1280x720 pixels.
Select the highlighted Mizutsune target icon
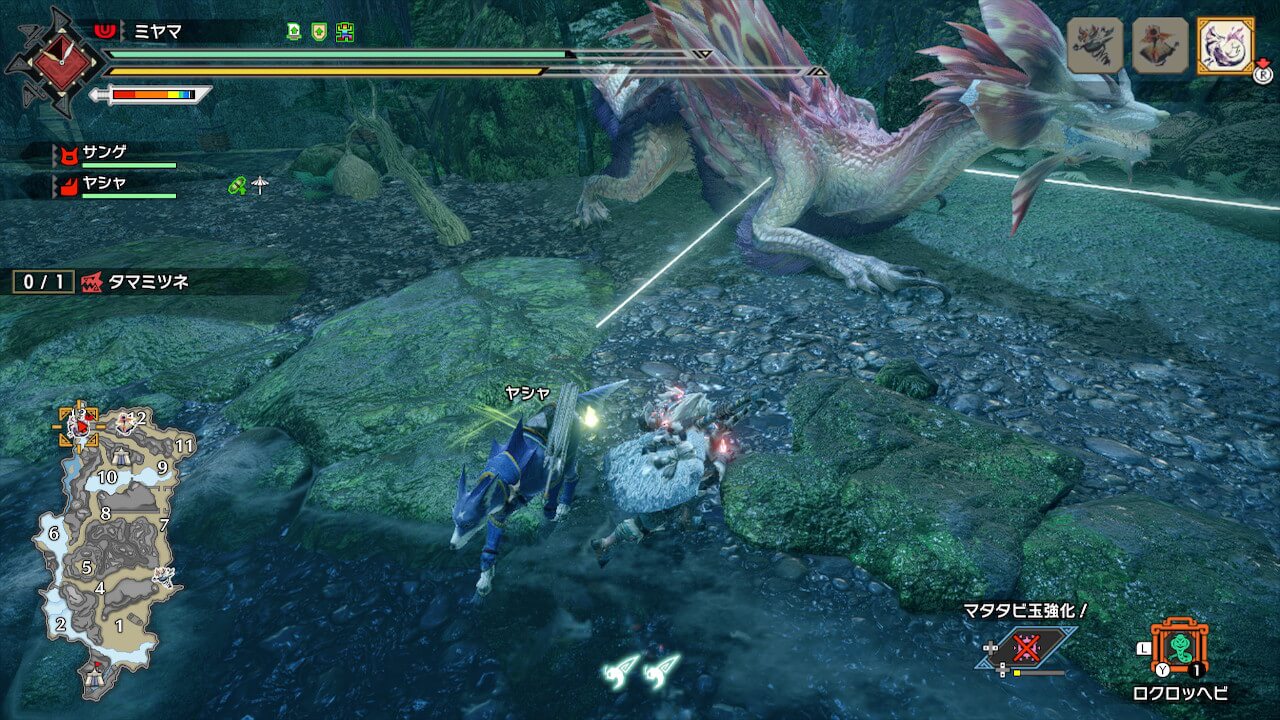[1225, 45]
